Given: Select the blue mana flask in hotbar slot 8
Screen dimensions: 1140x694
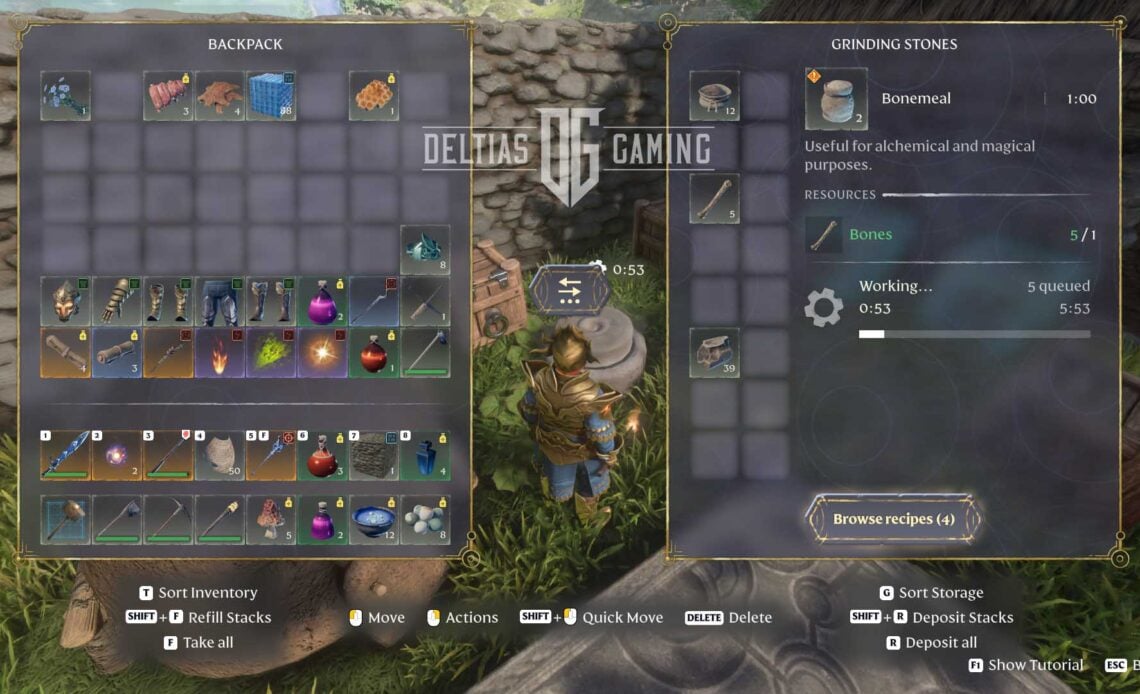Looking at the screenshot, I should coord(425,456).
